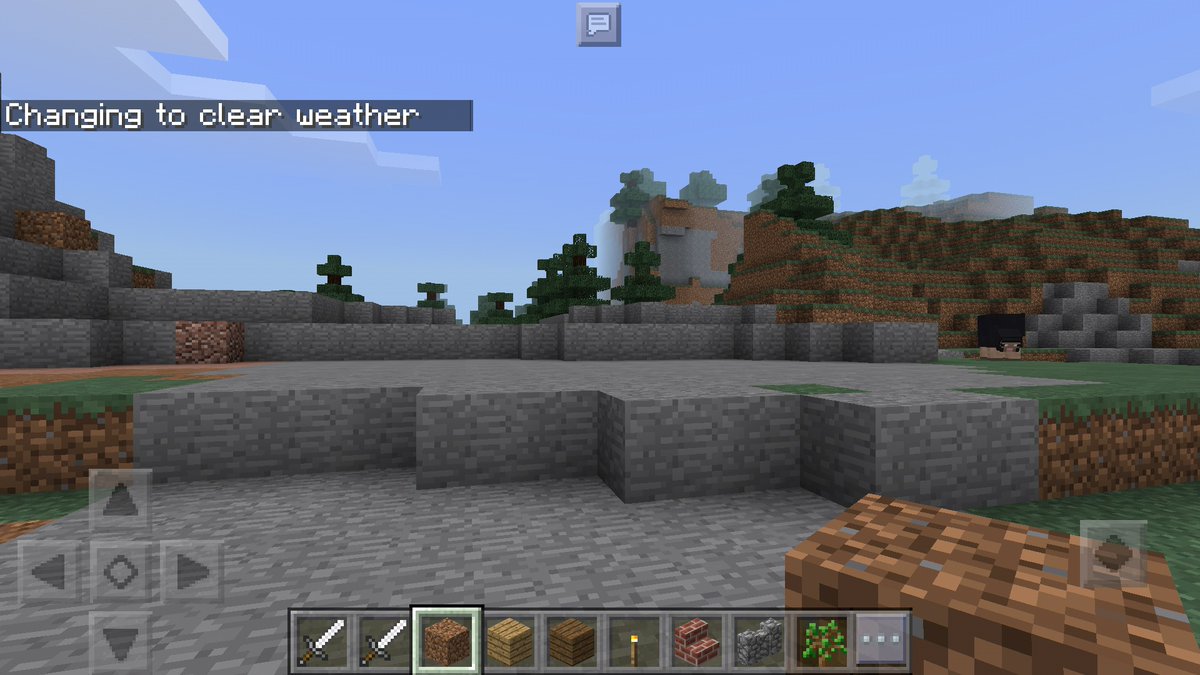Choose the torch in the hotbar
This screenshot has height=675, width=1200.
point(633,641)
